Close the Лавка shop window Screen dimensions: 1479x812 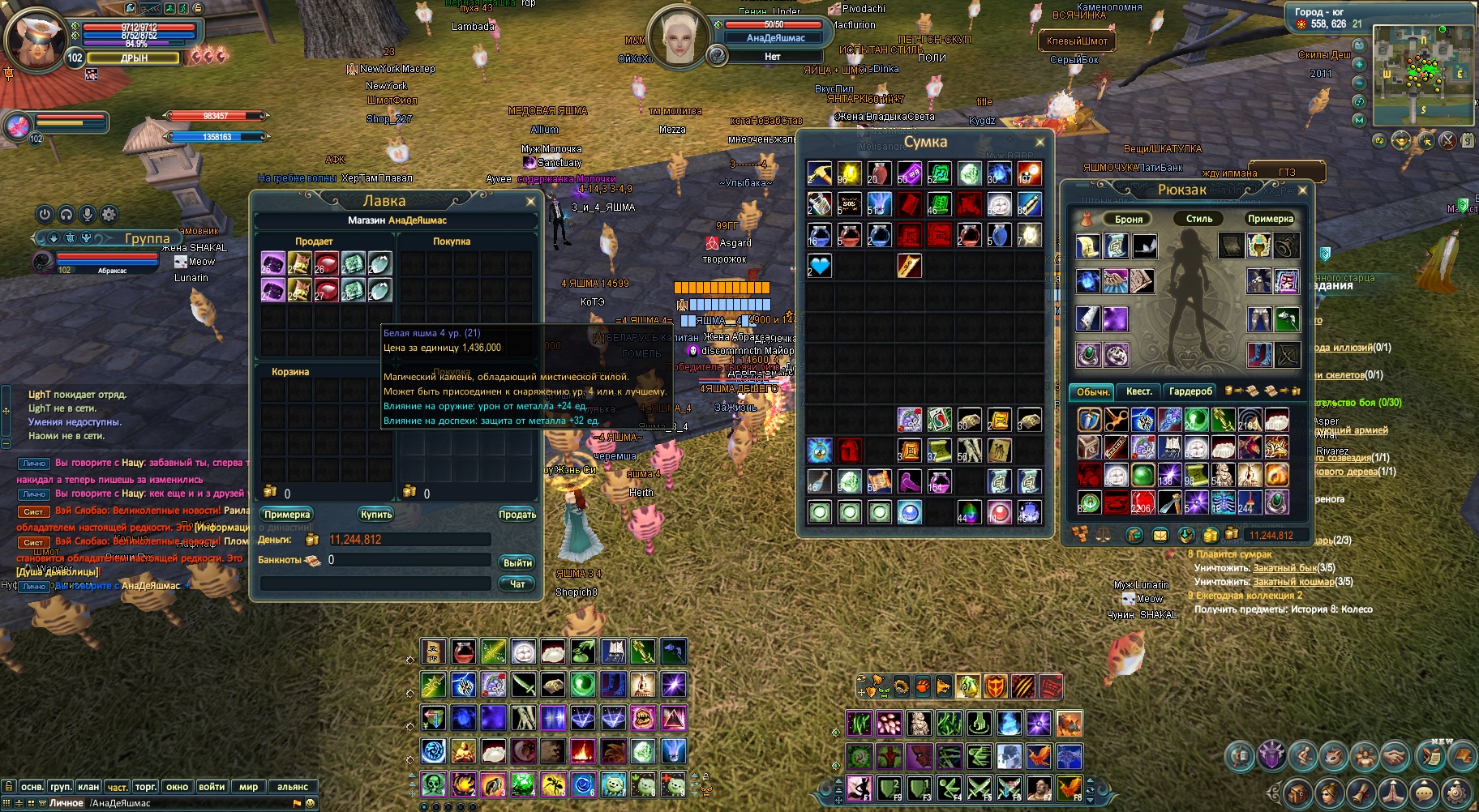coord(531,202)
